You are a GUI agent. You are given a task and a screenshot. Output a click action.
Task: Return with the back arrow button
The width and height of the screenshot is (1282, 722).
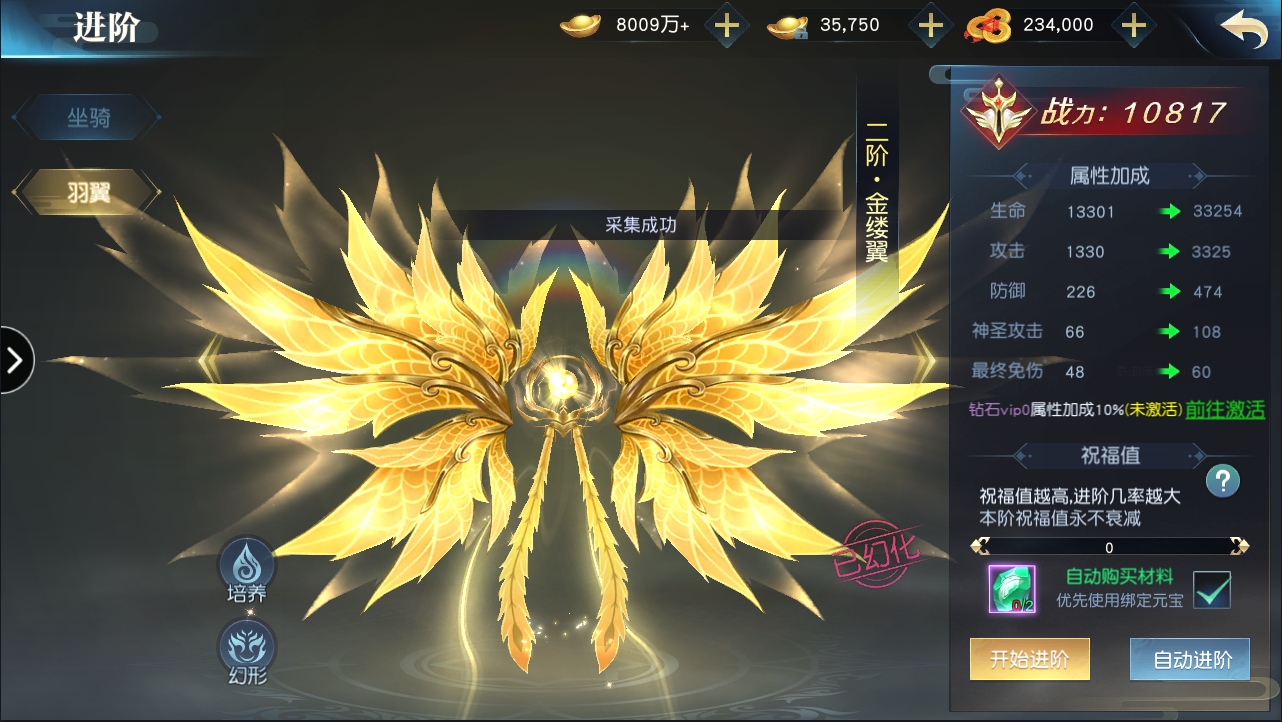pos(1243,29)
